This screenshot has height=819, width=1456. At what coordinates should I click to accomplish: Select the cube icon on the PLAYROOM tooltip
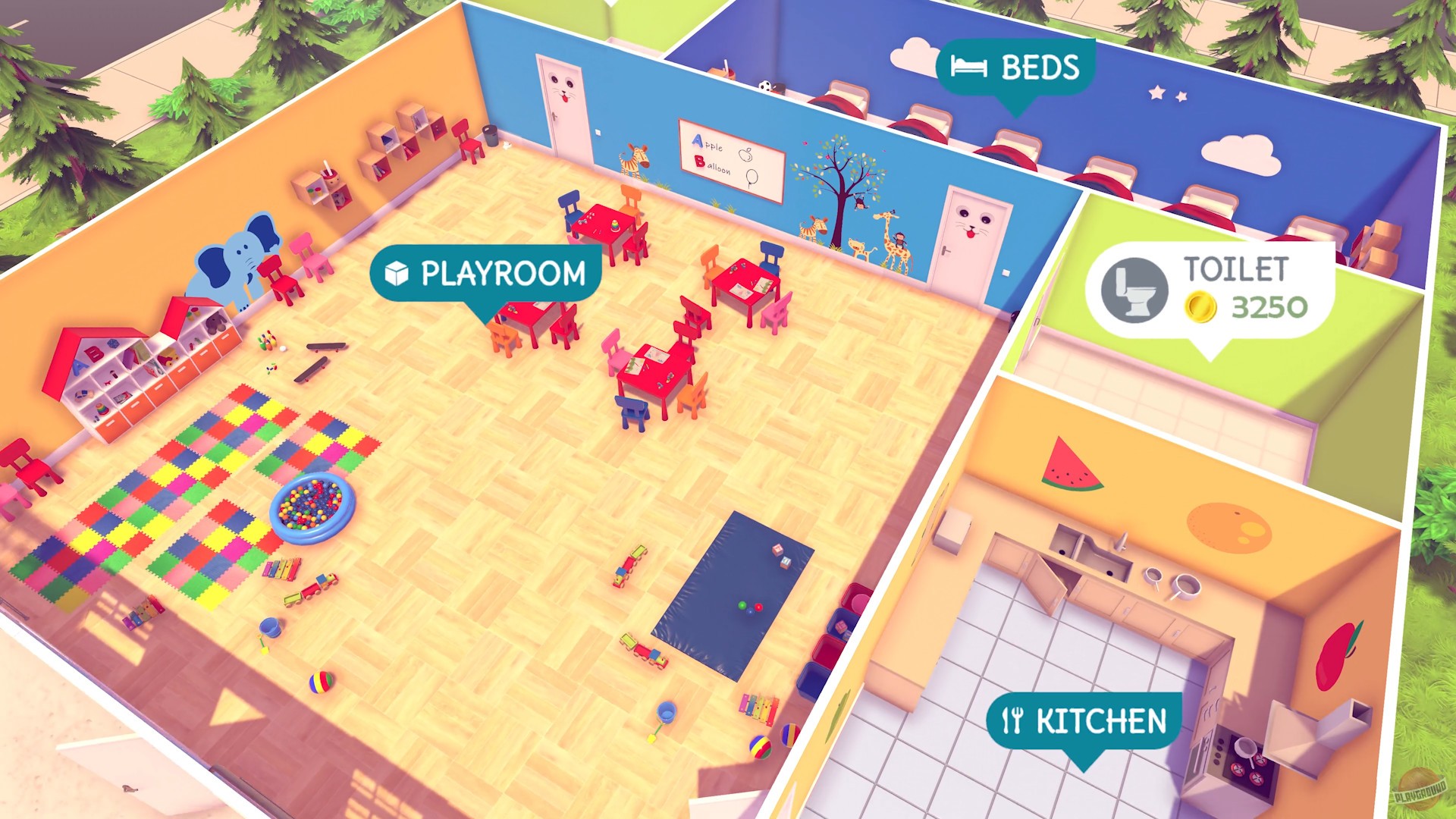click(397, 273)
